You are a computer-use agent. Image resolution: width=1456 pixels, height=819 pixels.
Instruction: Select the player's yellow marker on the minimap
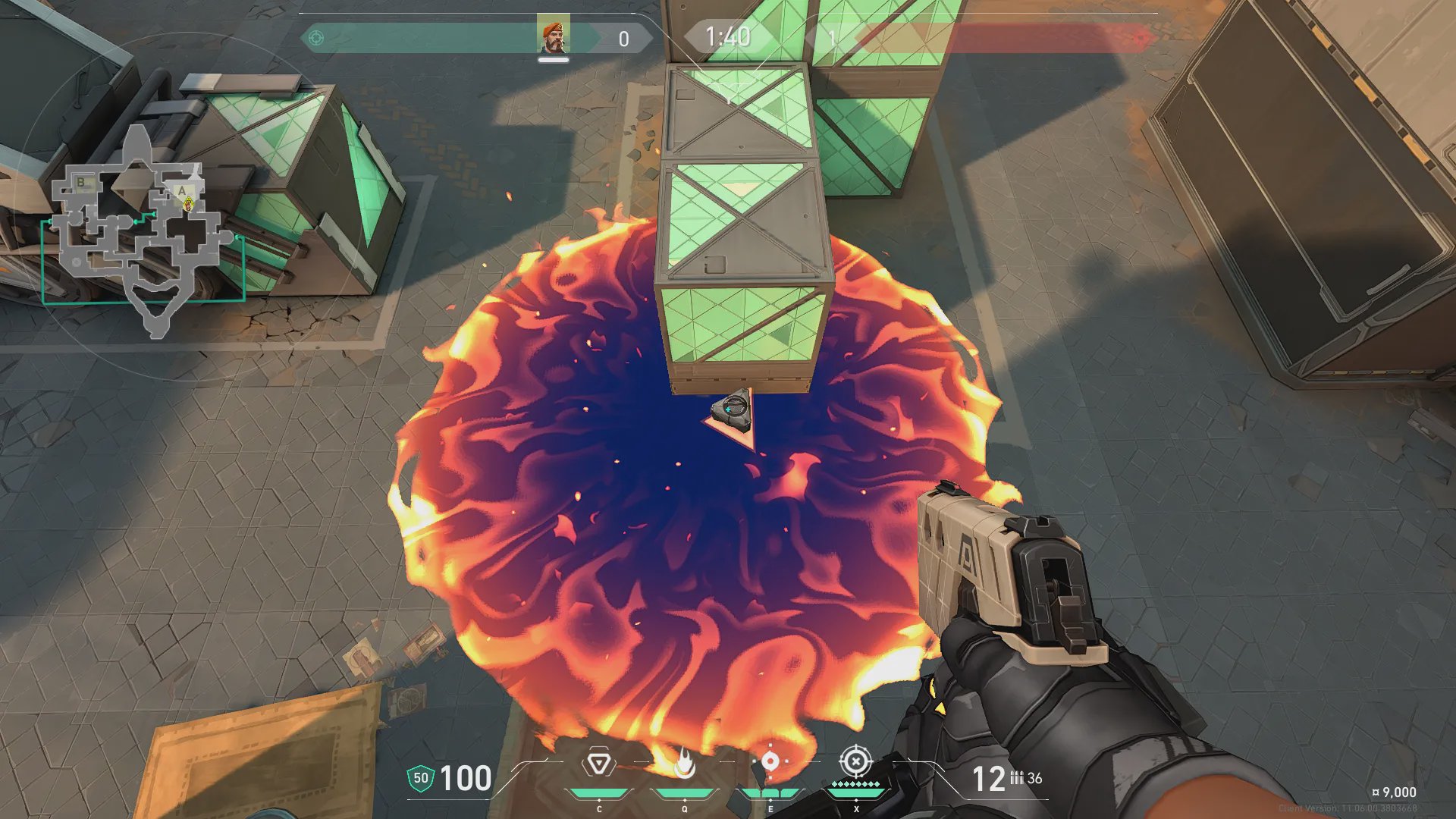188,203
